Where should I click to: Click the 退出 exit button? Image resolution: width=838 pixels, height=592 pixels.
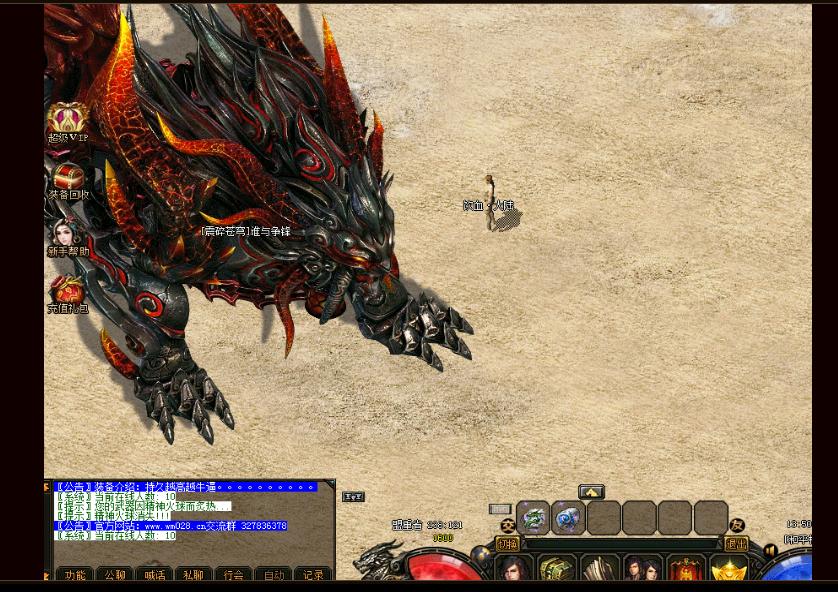pos(736,545)
